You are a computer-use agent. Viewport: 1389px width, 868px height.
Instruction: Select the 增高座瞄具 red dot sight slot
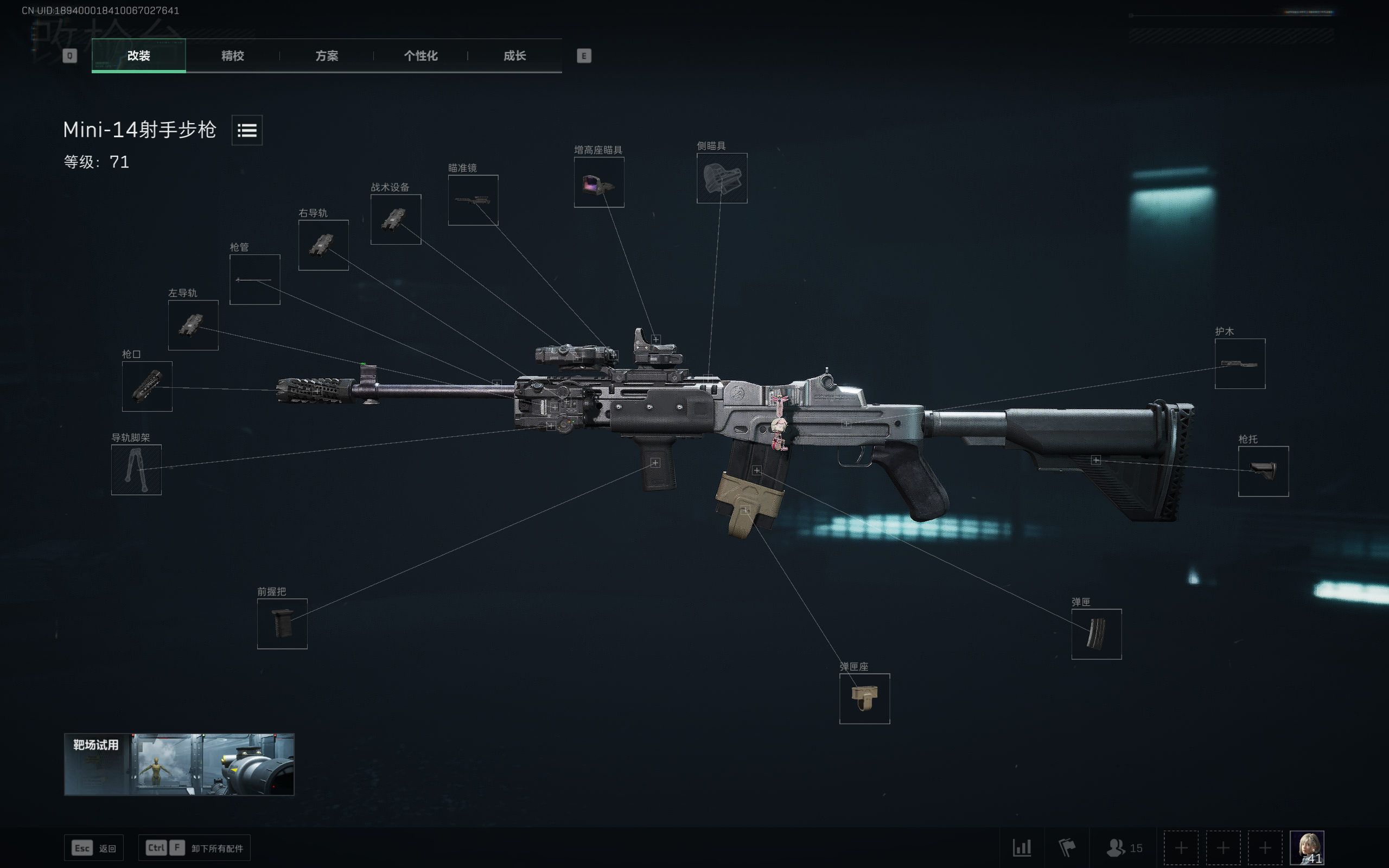598,183
